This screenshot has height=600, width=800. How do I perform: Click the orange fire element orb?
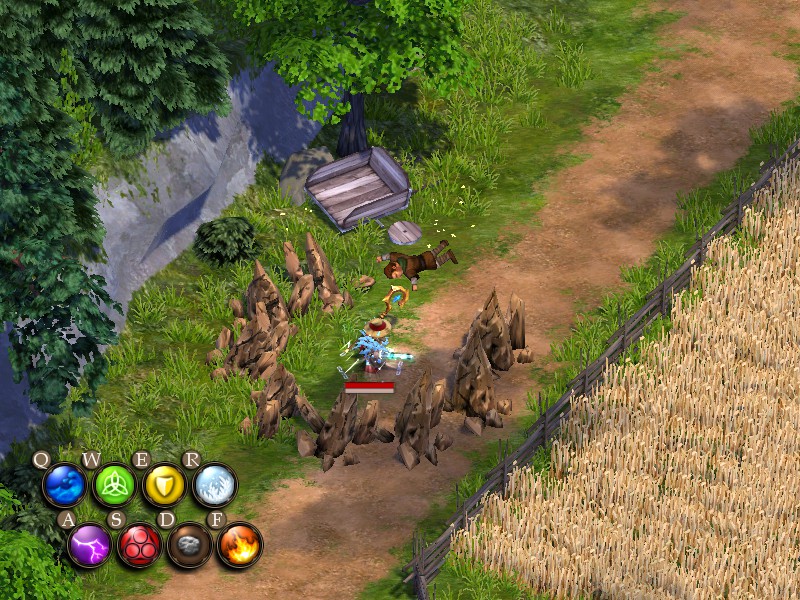[240, 545]
